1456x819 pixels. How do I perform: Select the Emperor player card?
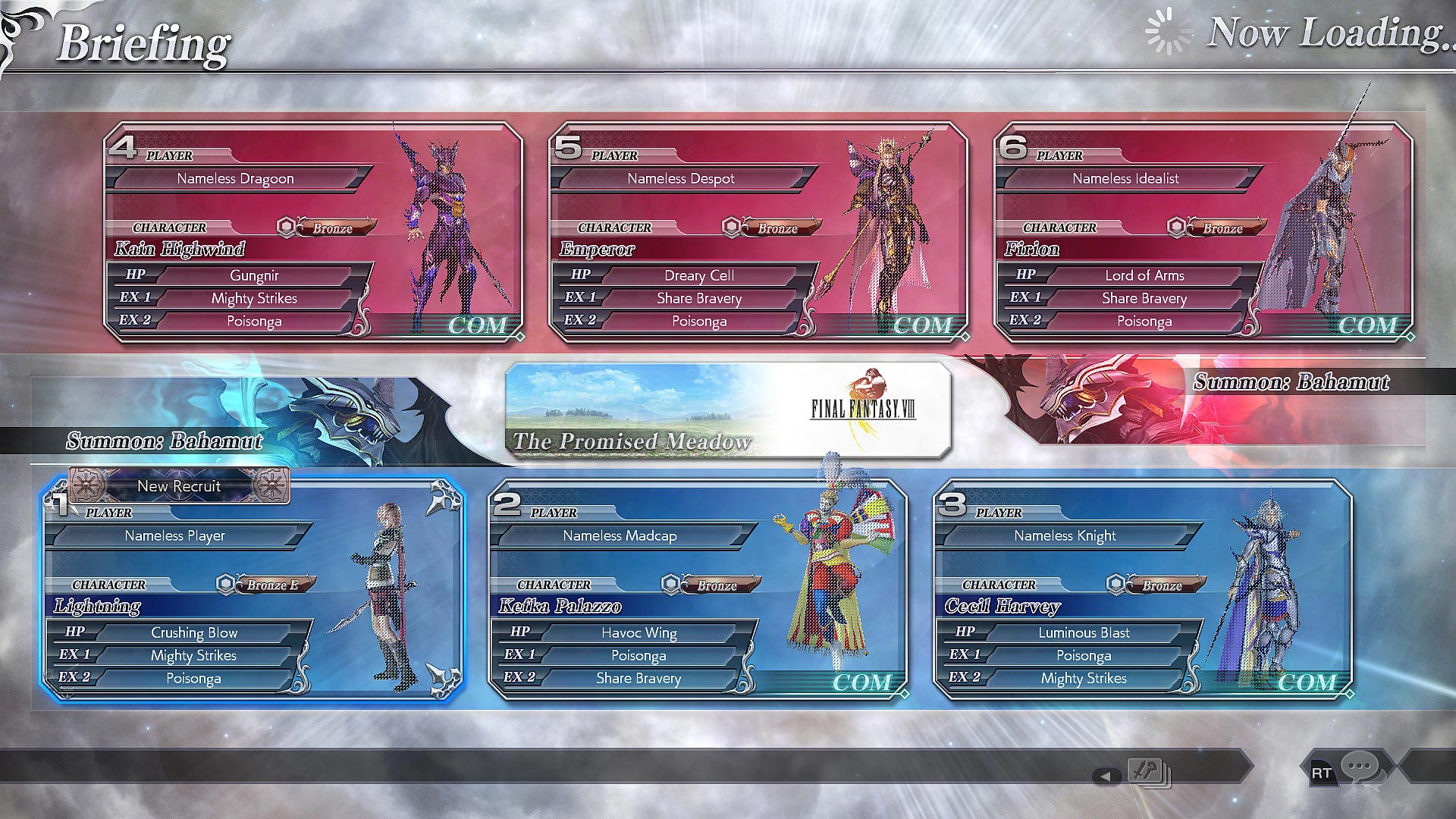click(758, 233)
